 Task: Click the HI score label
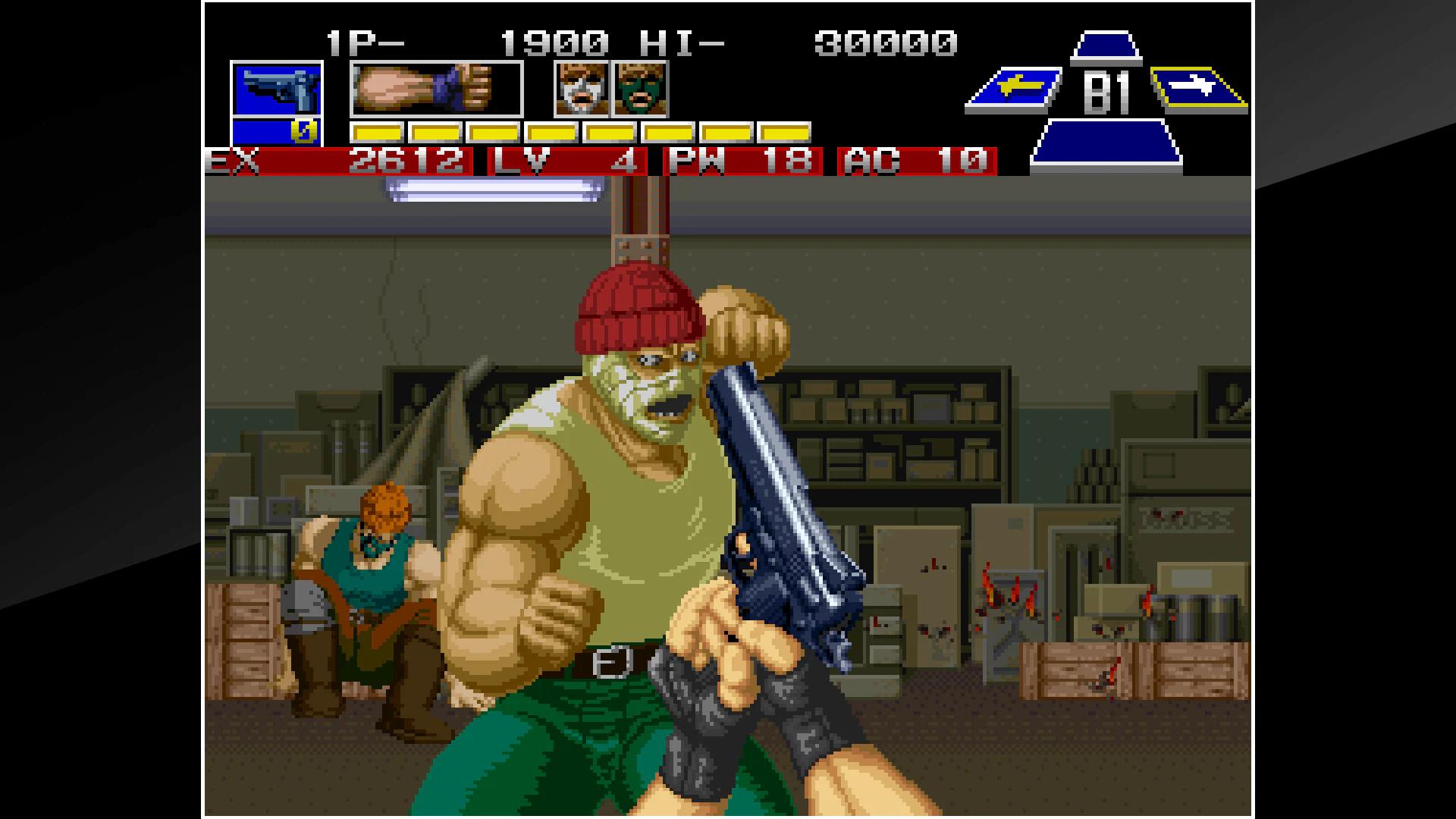coord(683,43)
